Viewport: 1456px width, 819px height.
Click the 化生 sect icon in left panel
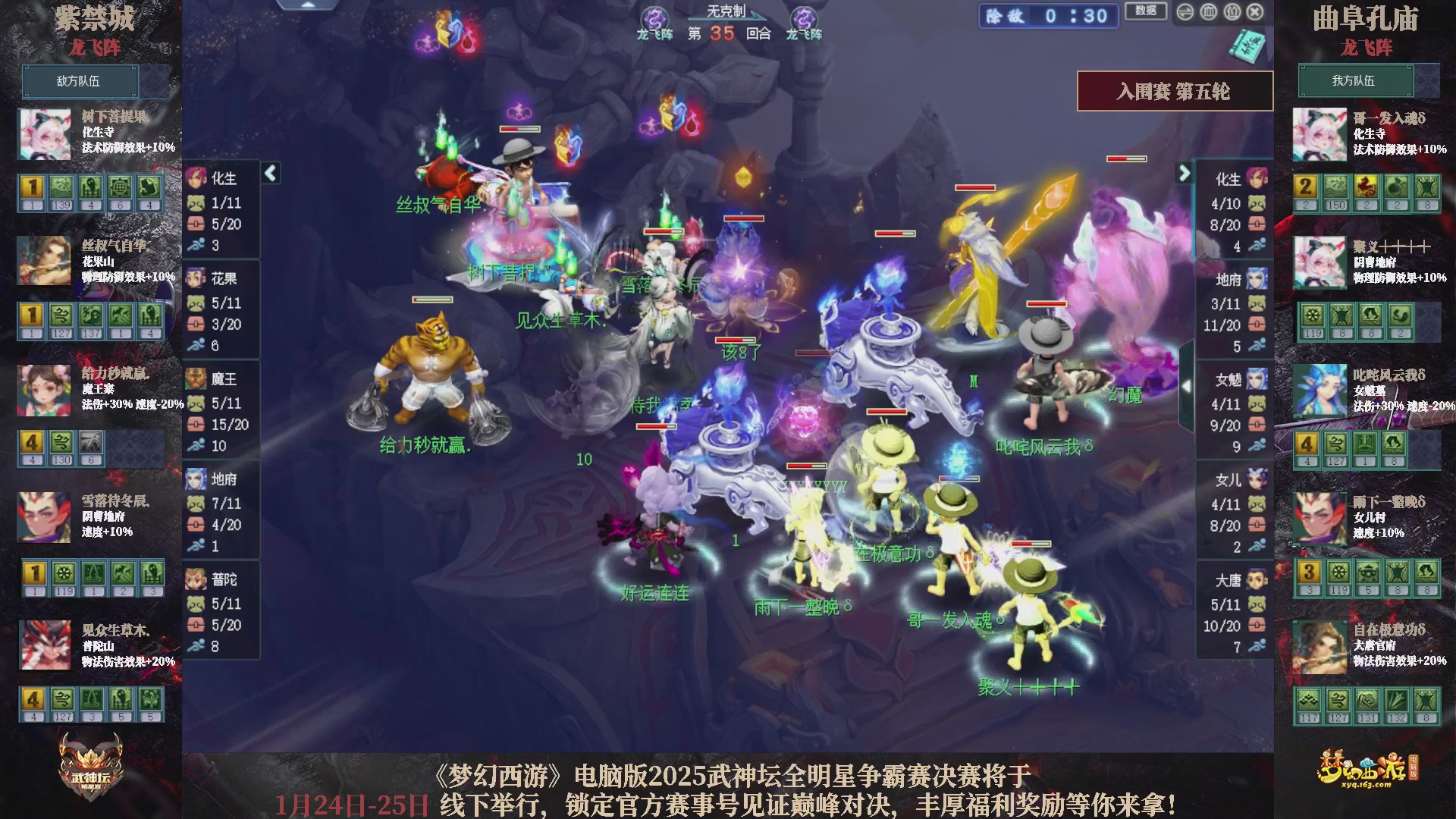click(196, 178)
